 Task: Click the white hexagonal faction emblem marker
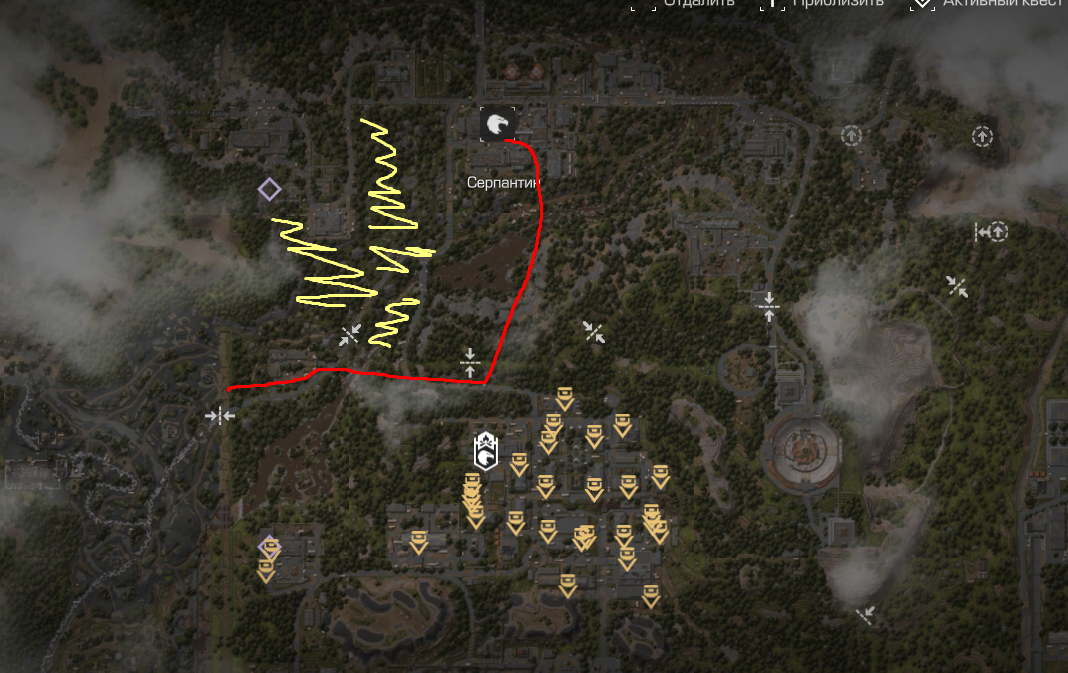point(486,450)
